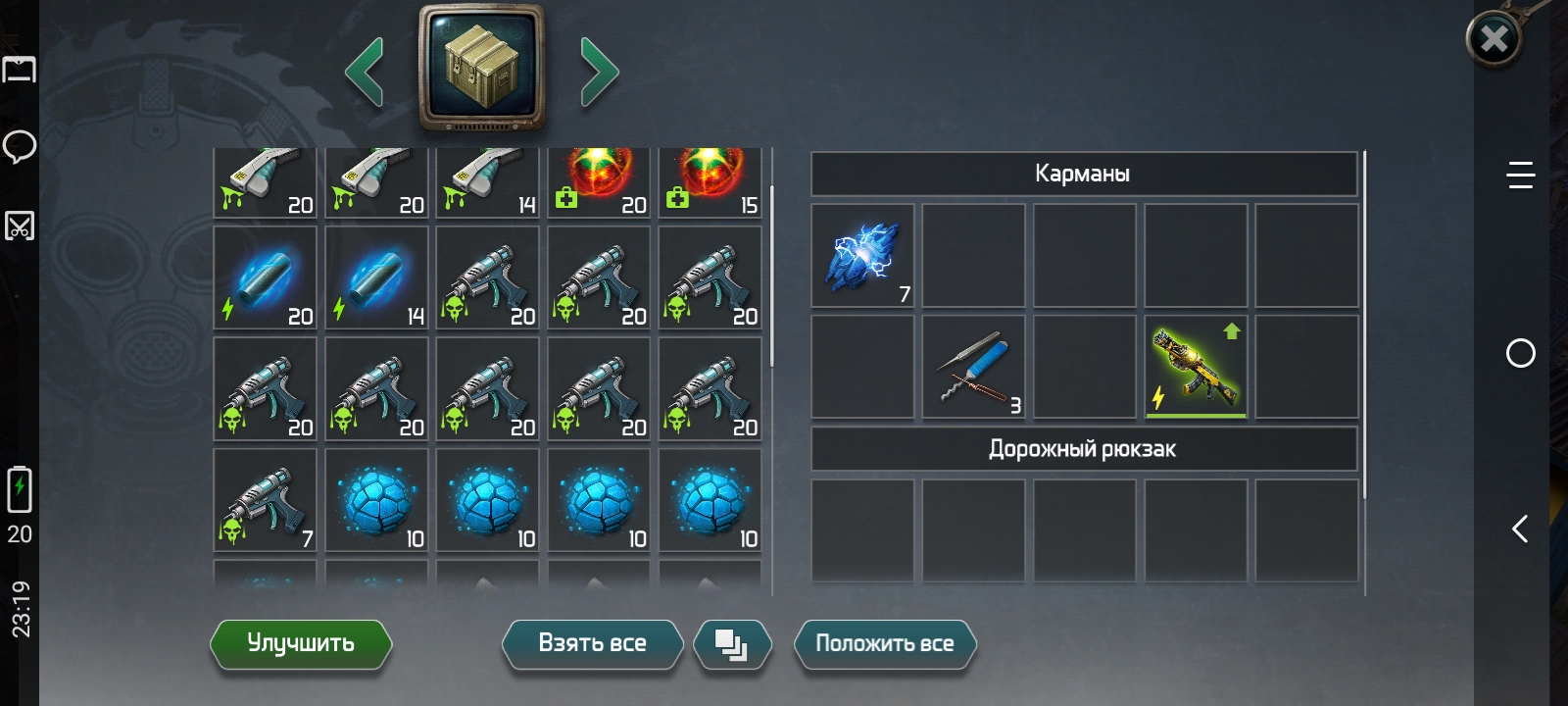The height and width of the screenshot is (706, 1568).
Task: Tap the screenshot scissors overlay icon
Action: [x=20, y=227]
